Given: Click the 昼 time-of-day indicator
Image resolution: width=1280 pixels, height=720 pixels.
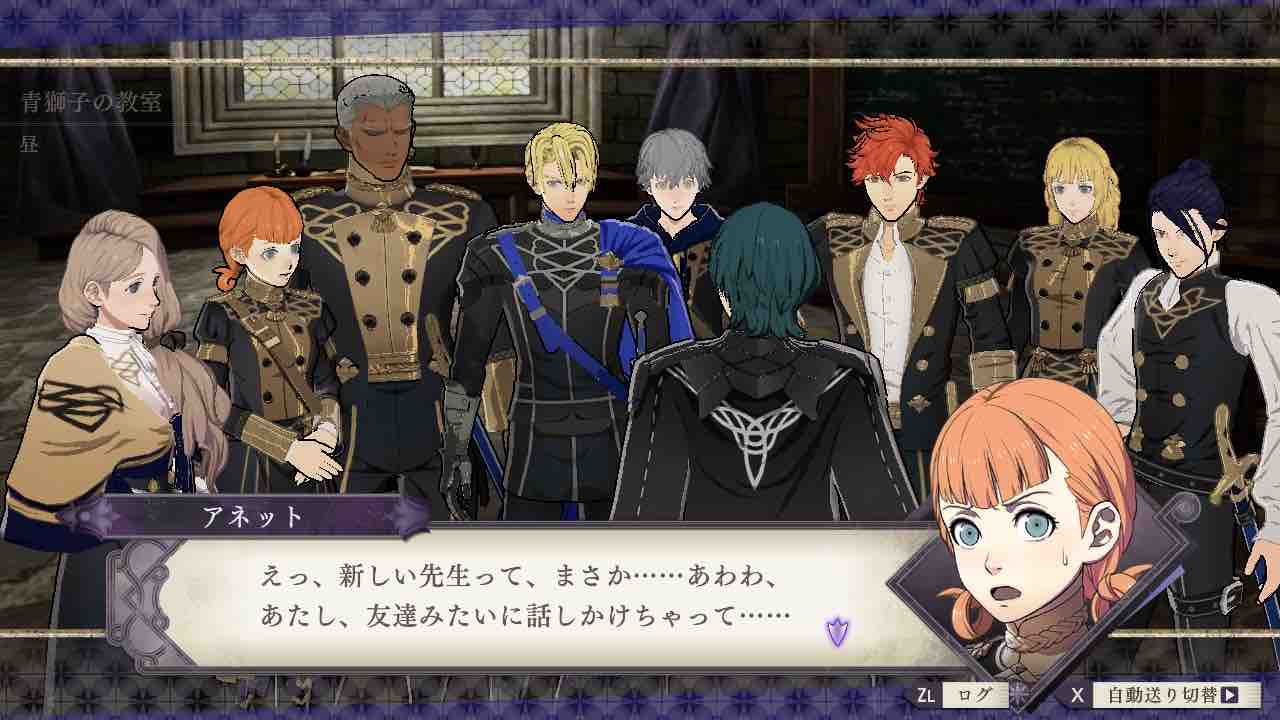Looking at the screenshot, I should tap(28, 144).
